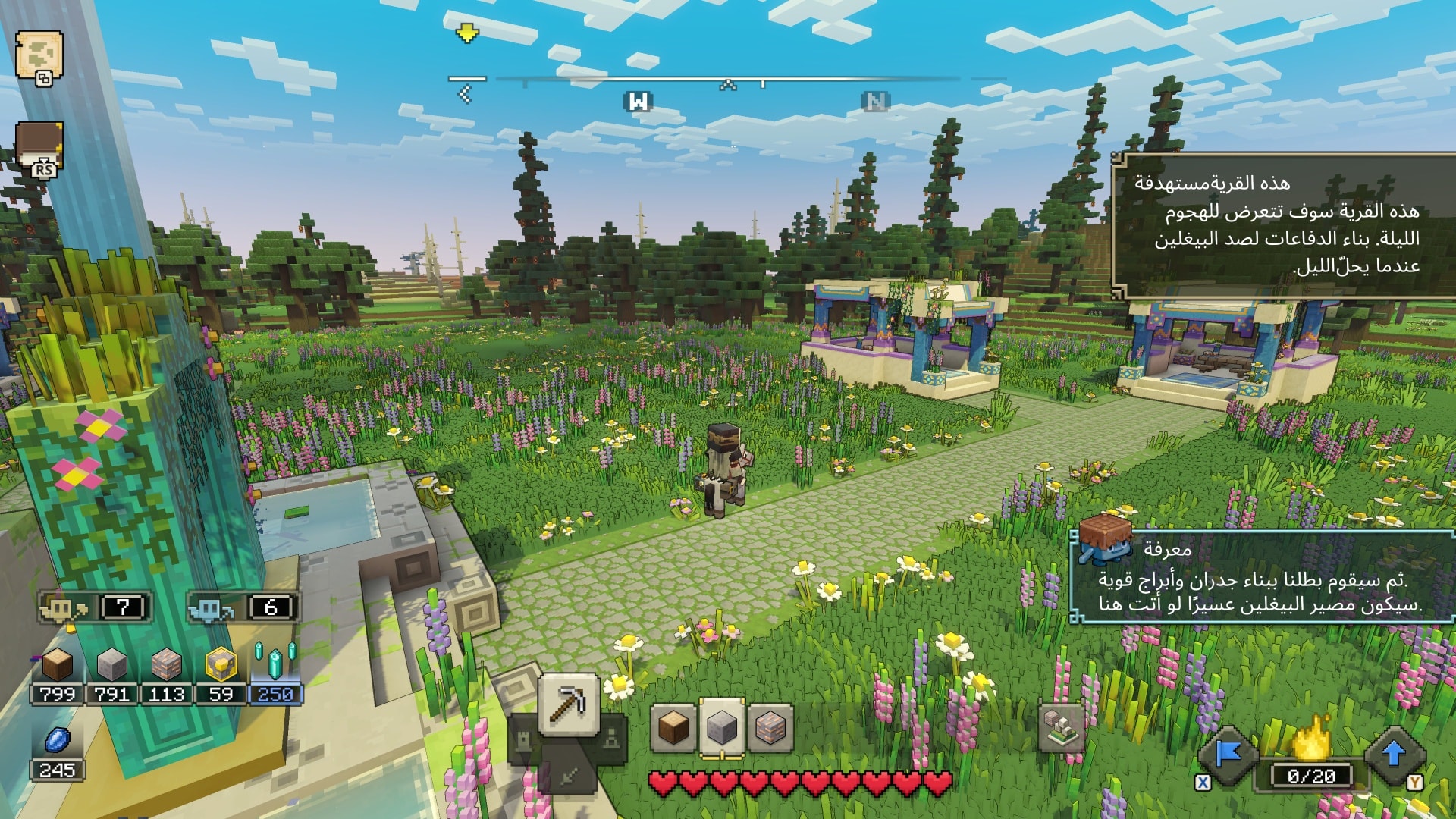Click the blue up-arrow button
This screenshot has width=1456, height=819.
point(1393,755)
